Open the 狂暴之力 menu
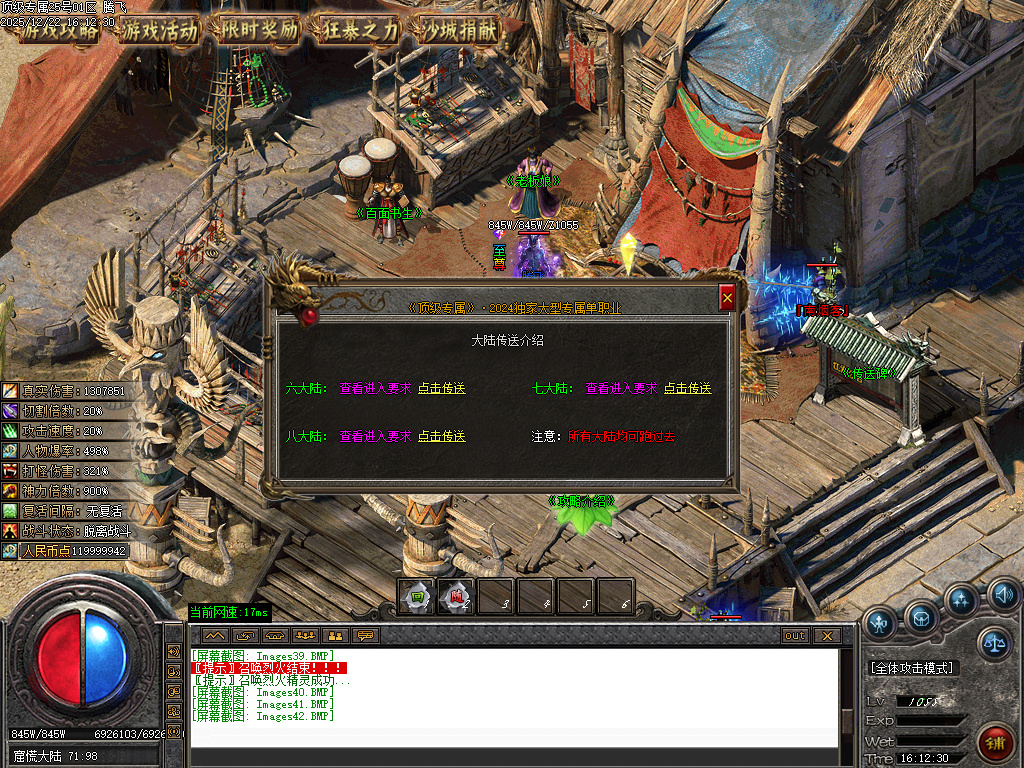Screen dimensions: 1024x768 (x=360, y=30)
